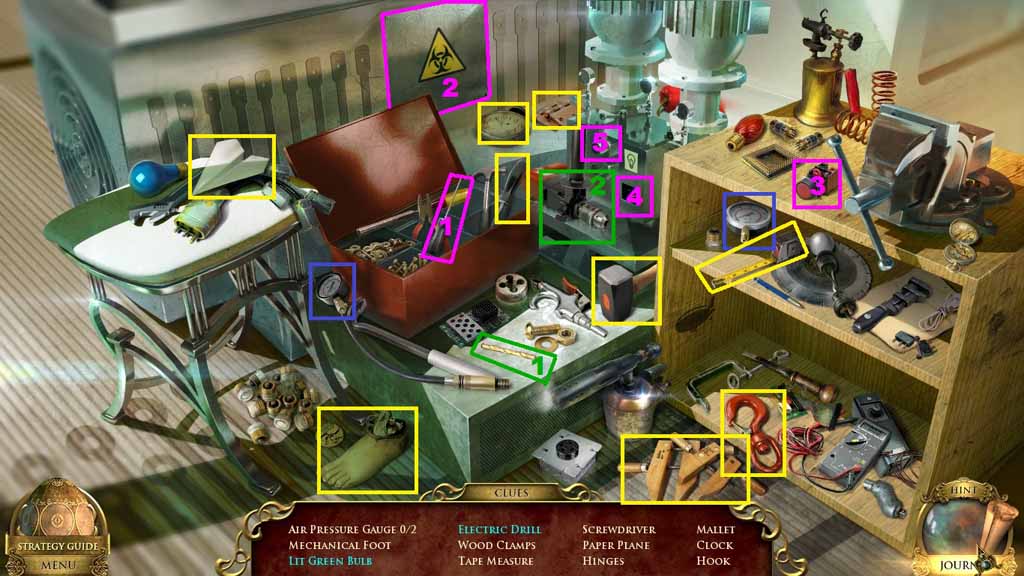Viewport: 1024px width, 576px height.
Task: Select the Clues tab
Action: pos(511,492)
